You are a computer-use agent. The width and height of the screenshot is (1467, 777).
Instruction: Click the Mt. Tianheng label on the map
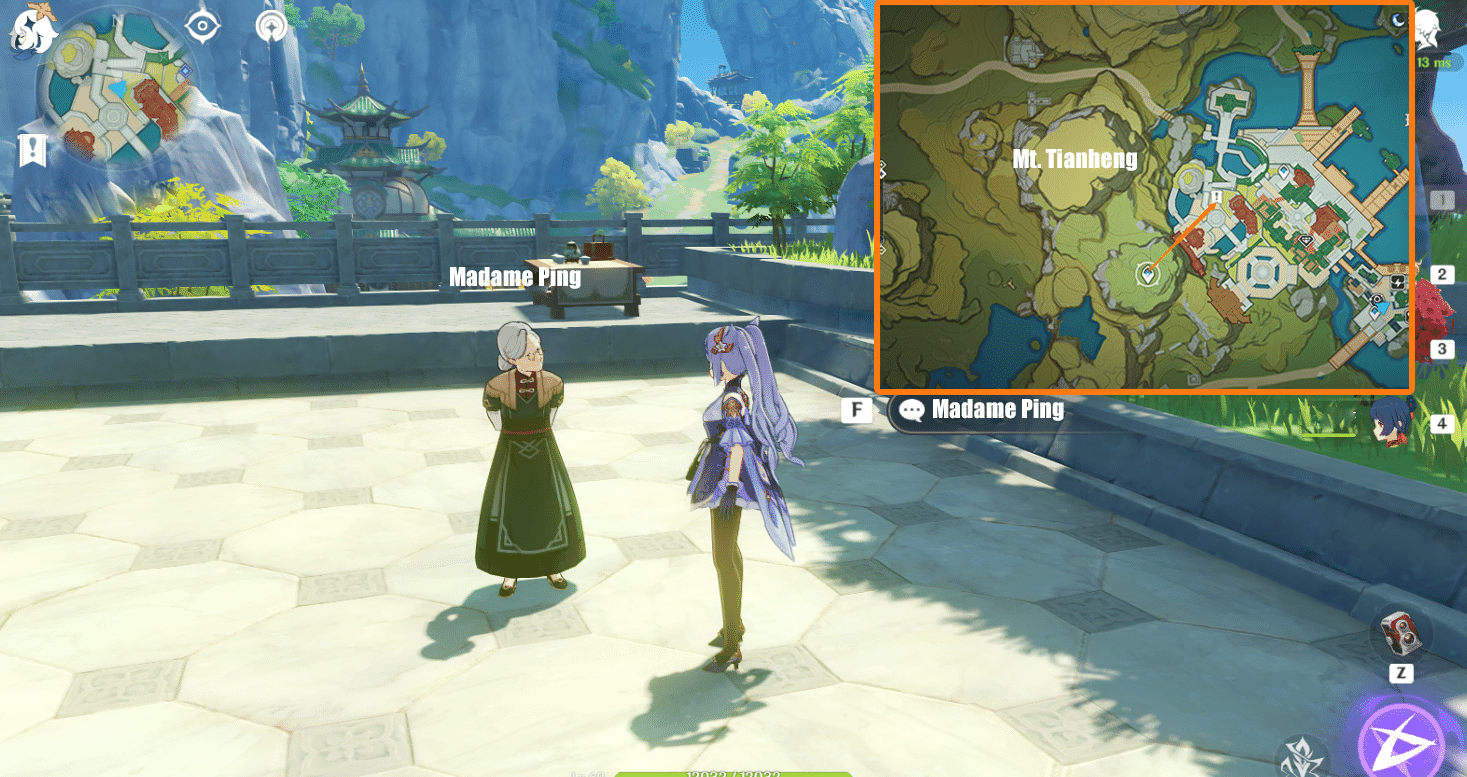1075,158
